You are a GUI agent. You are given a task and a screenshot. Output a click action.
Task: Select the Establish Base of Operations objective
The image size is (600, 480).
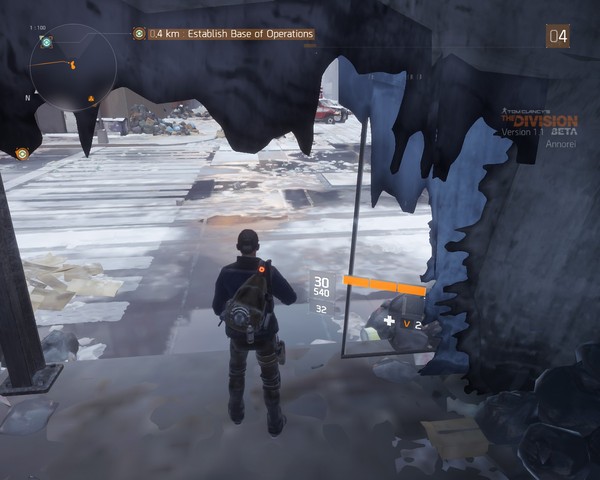tap(232, 34)
